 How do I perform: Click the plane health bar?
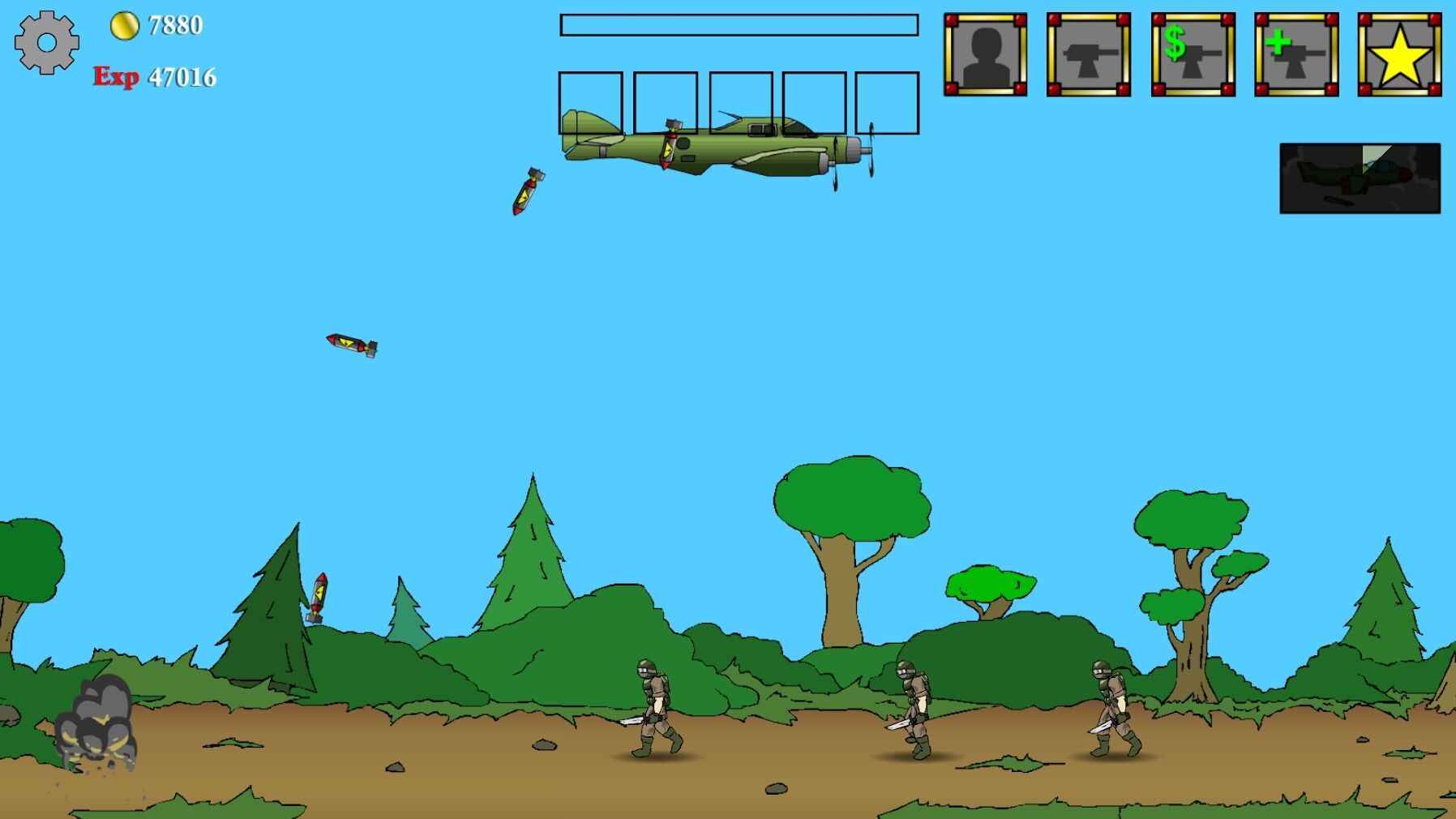click(738, 25)
